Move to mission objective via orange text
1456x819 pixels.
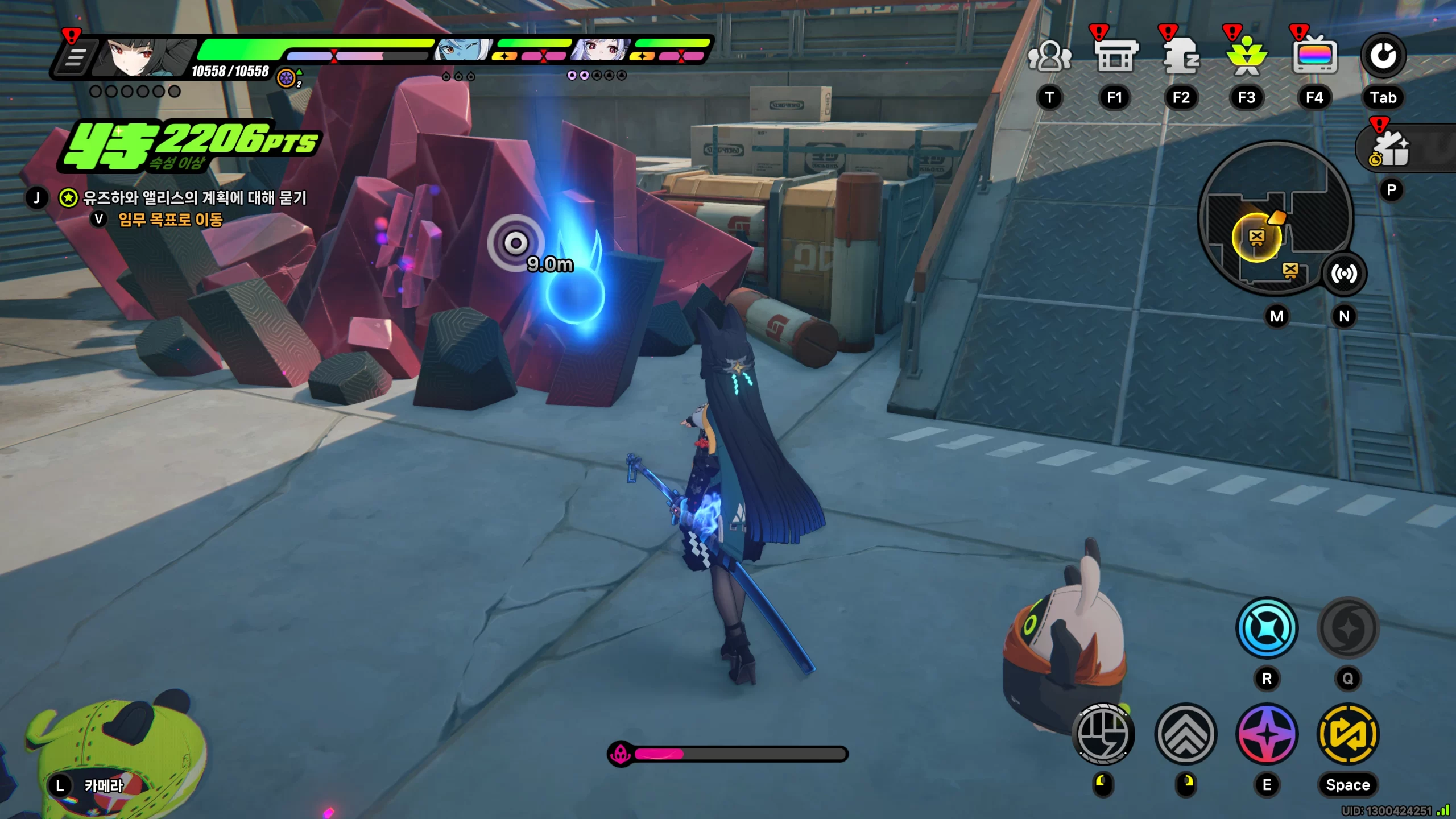point(170,220)
